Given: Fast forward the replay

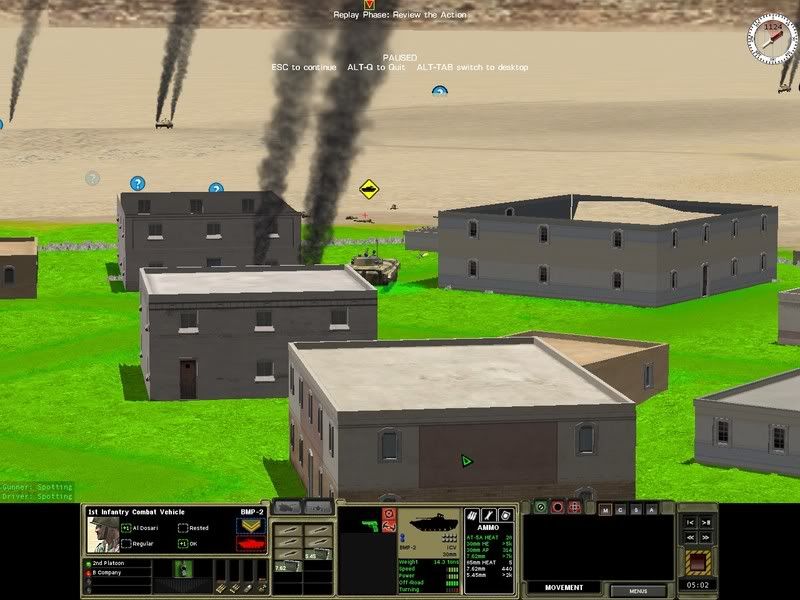Looking at the screenshot, I should [x=708, y=537].
